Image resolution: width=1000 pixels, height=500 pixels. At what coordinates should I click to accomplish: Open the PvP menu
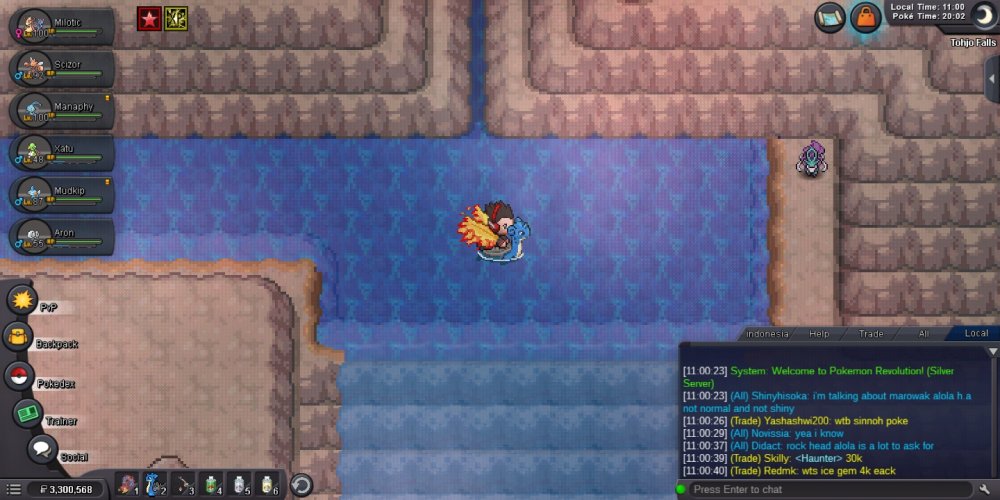[x=22, y=300]
